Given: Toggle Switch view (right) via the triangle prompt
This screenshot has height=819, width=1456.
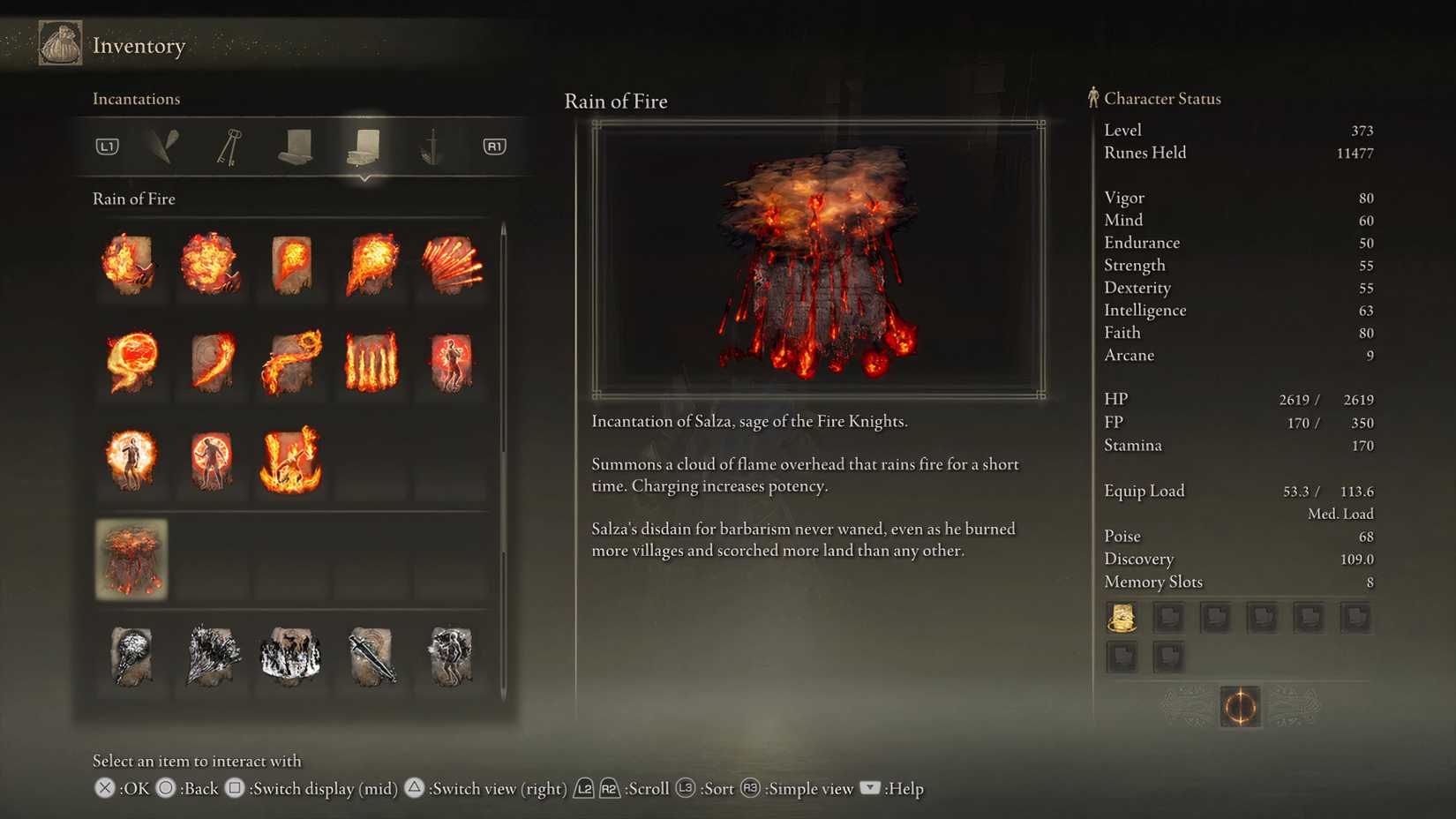Looking at the screenshot, I should click(416, 788).
